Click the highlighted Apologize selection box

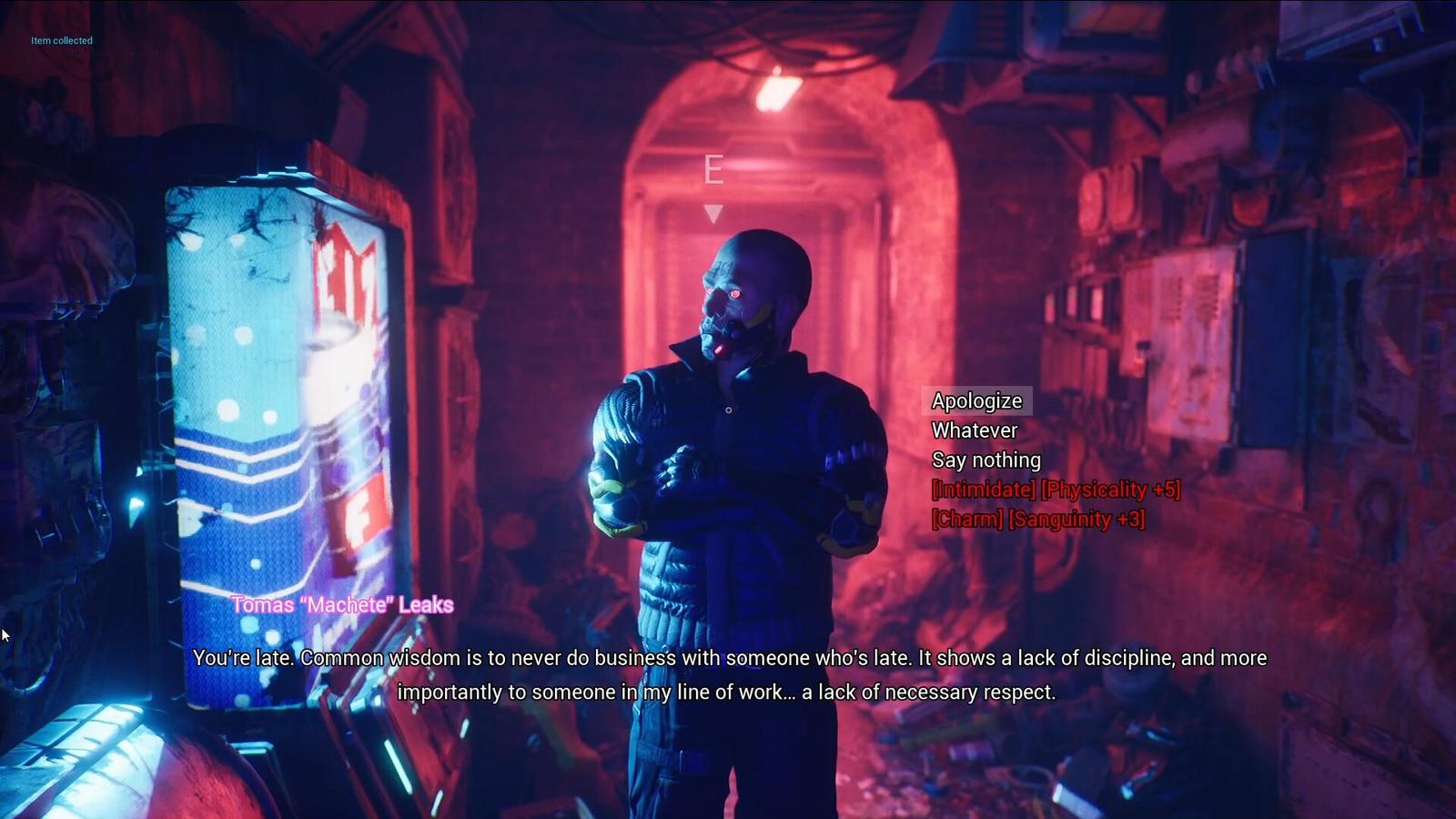[976, 400]
